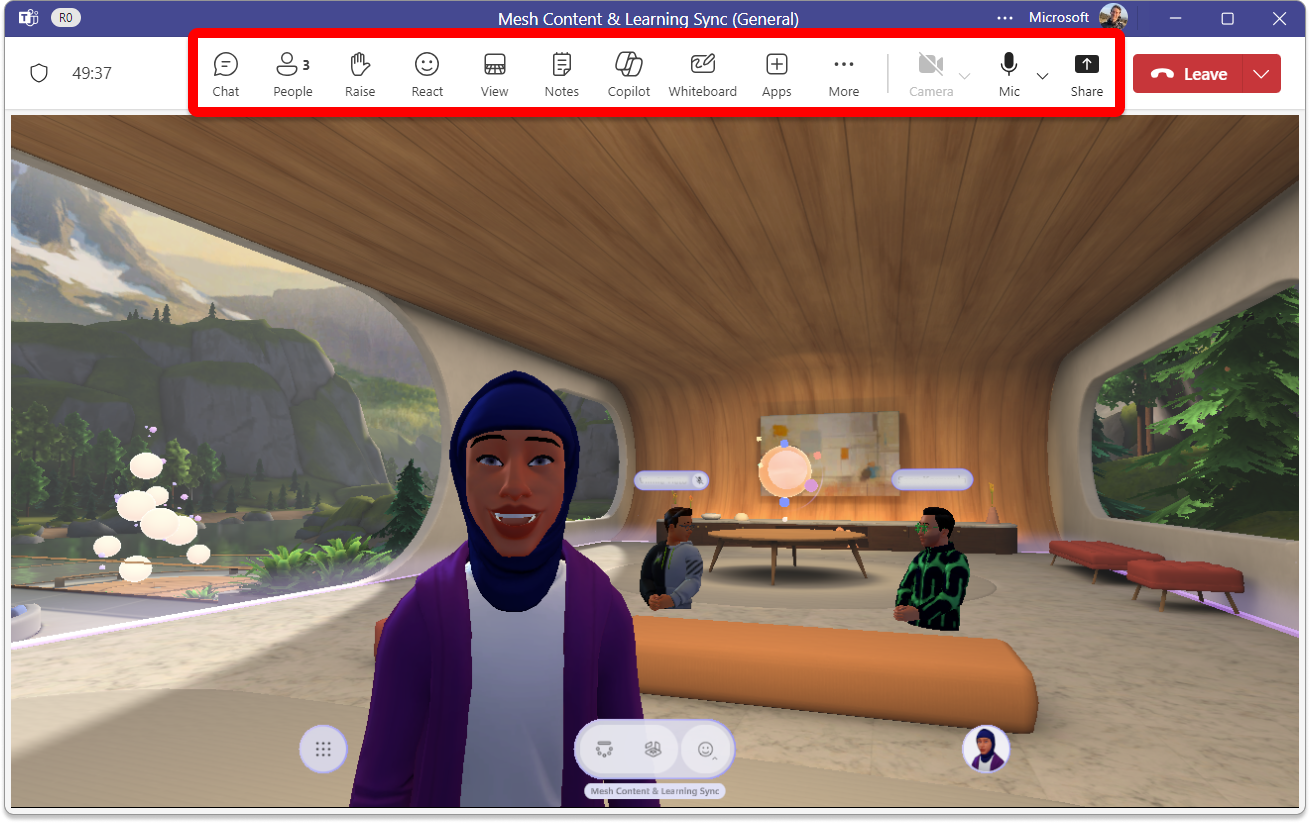The width and height of the screenshot is (1310, 823).
Task: Open the title bar options menu
Action: click(x=1004, y=17)
